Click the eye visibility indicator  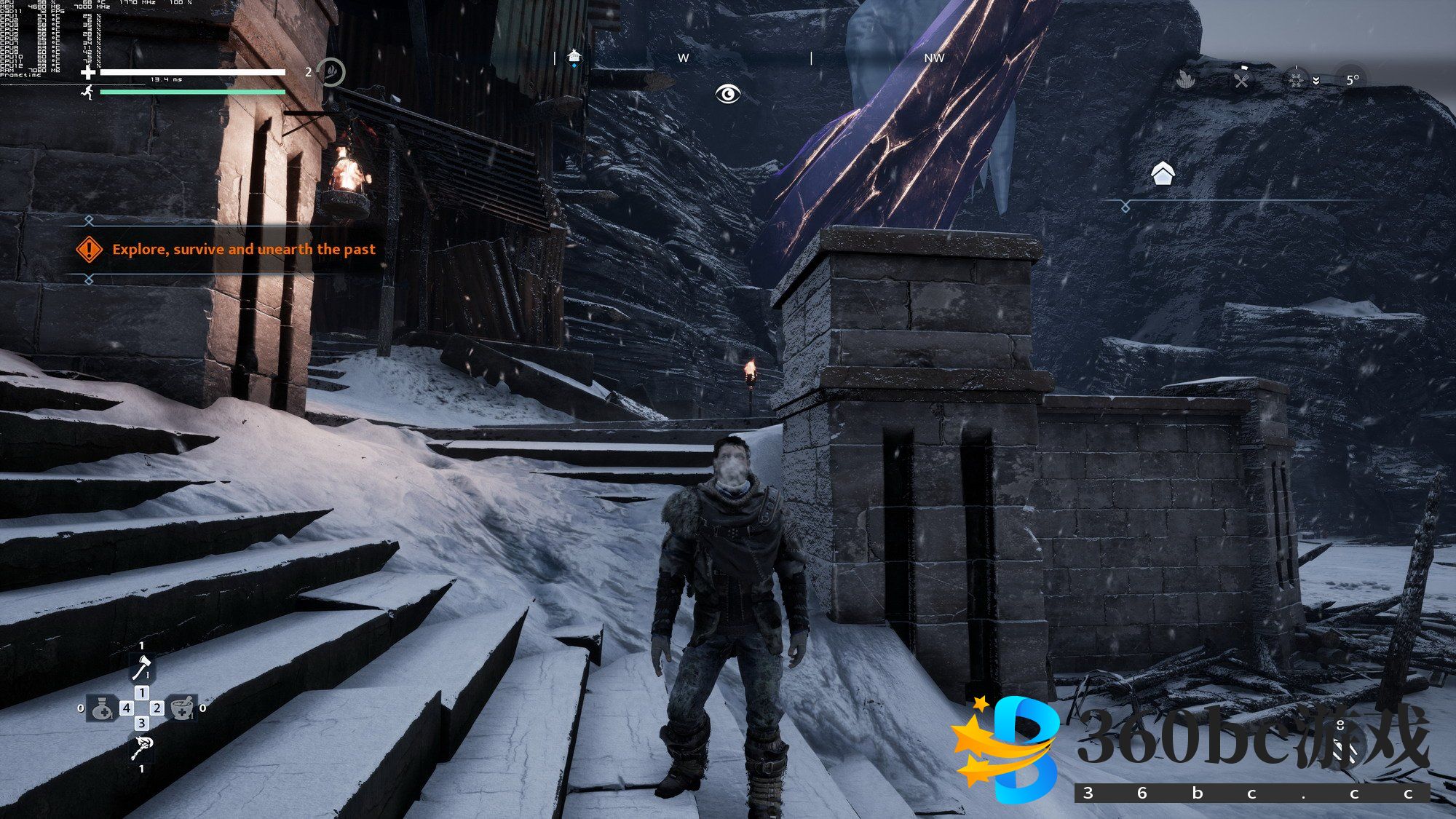(727, 94)
